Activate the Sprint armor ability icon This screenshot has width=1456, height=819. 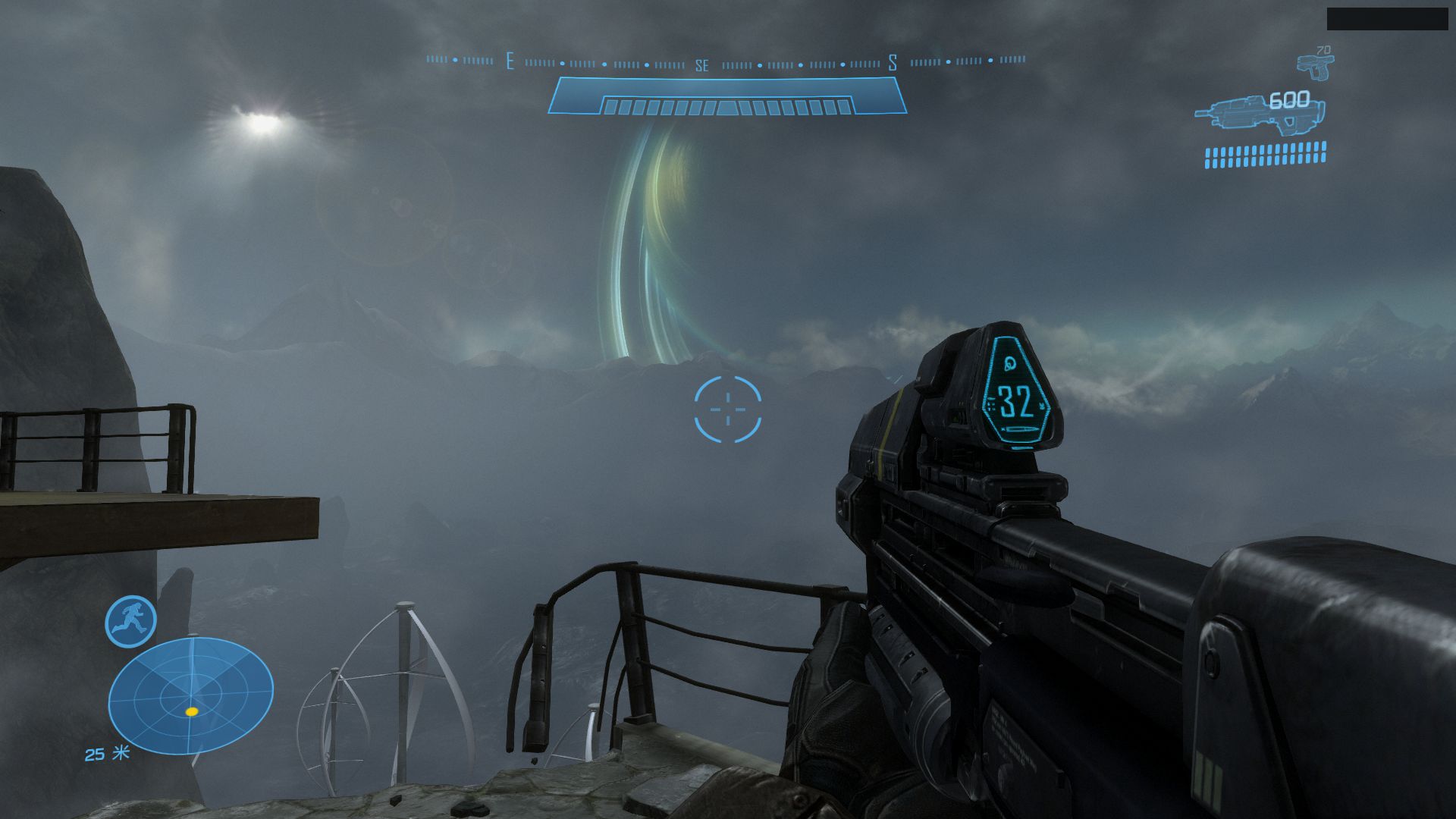click(130, 621)
